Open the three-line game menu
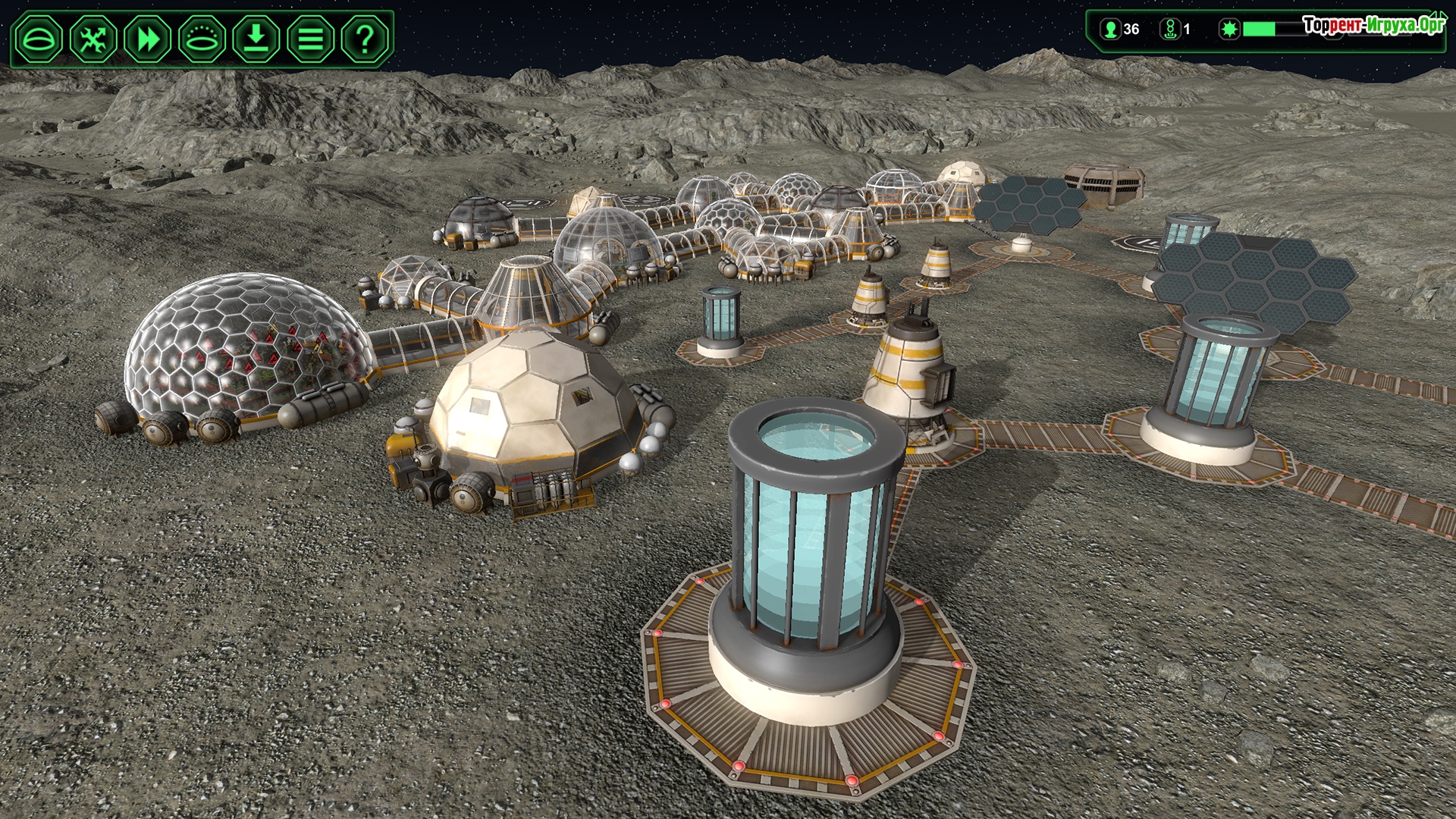This screenshot has width=1456, height=819. 310,38
